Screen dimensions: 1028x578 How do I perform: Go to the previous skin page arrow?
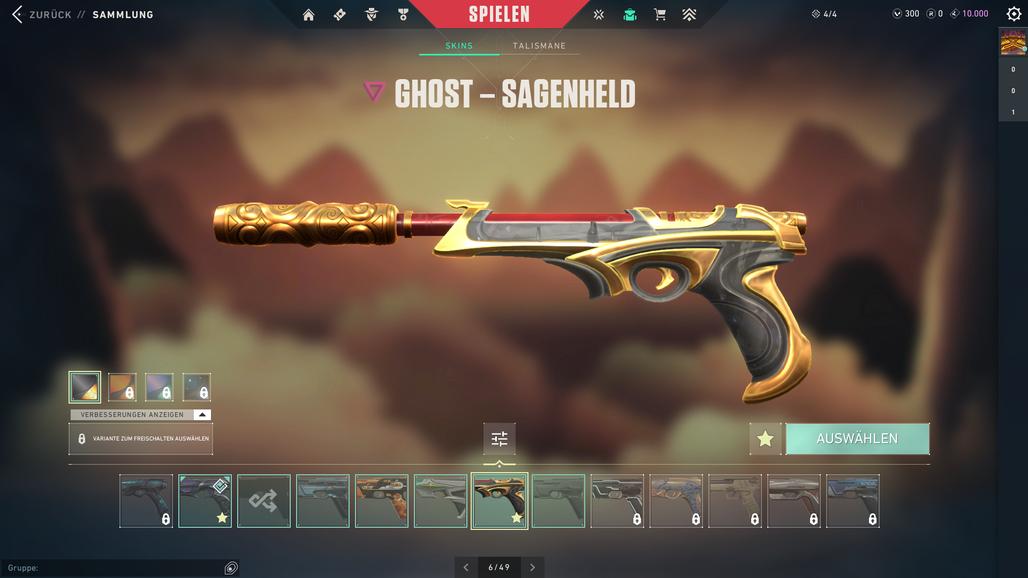(x=466, y=567)
